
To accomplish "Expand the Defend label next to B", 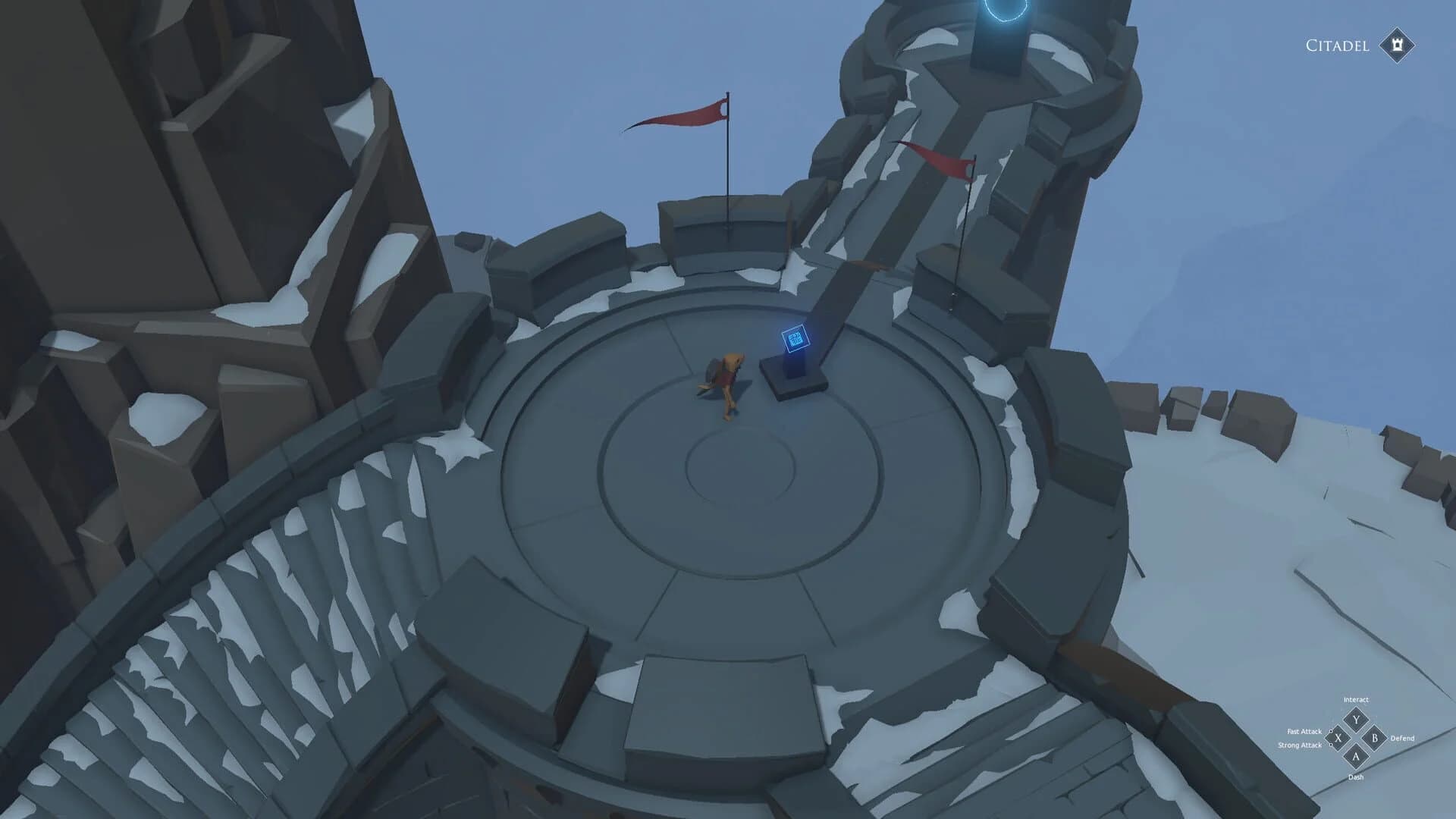I will 1403,739.
